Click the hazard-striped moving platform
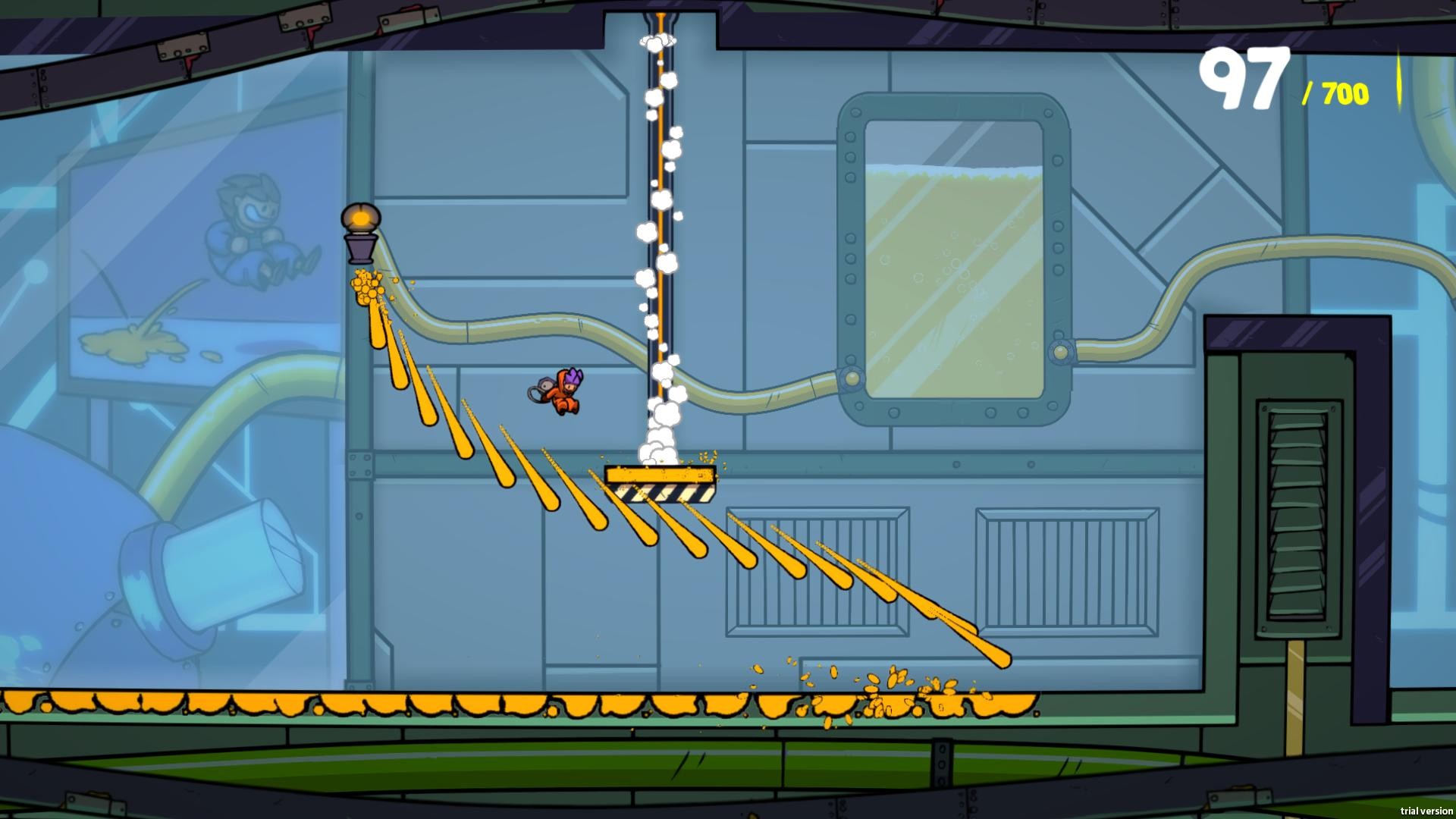Viewport: 1456px width, 819px height. pyautogui.click(x=661, y=479)
